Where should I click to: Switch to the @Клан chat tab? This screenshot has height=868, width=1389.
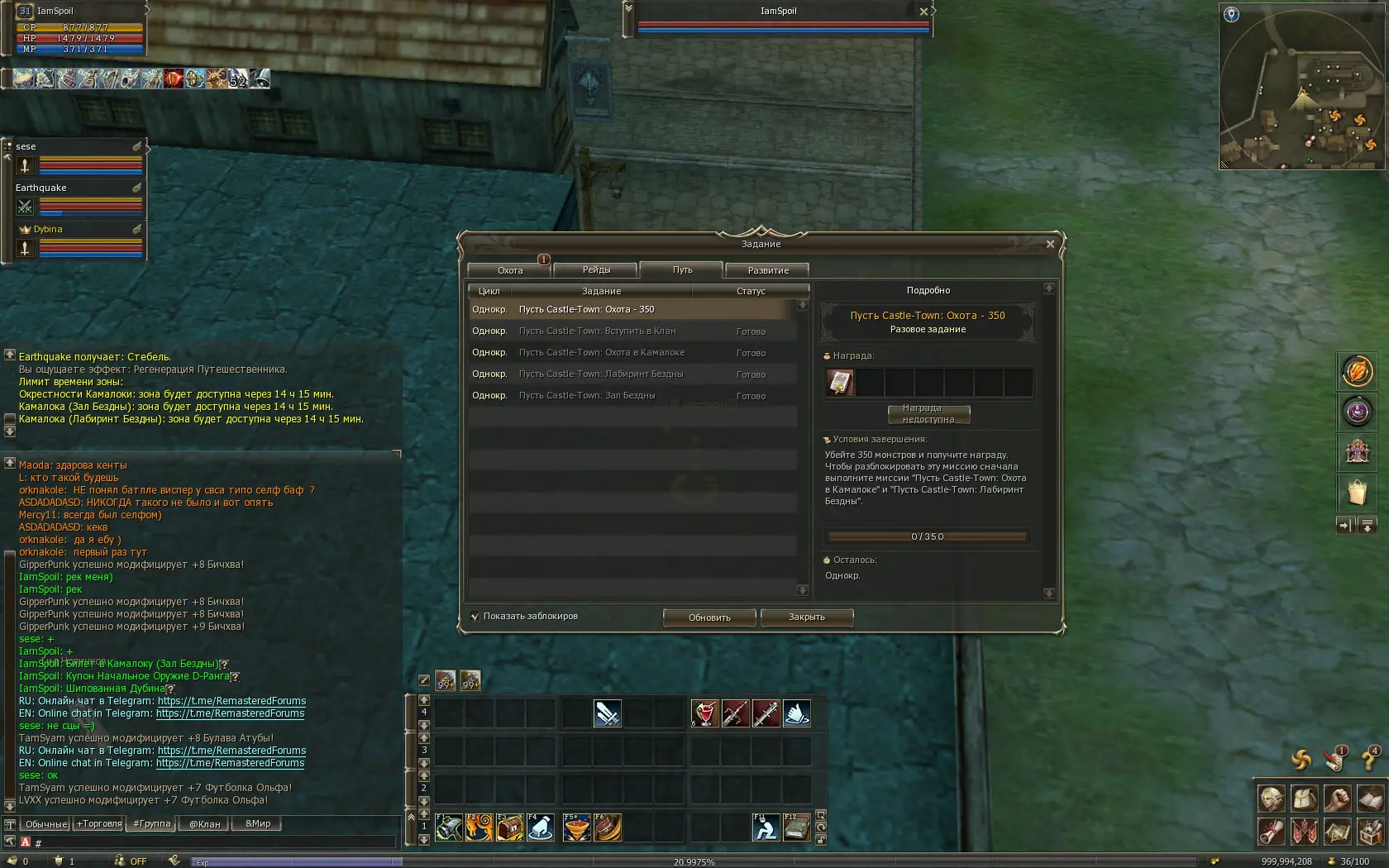(204, 824)
